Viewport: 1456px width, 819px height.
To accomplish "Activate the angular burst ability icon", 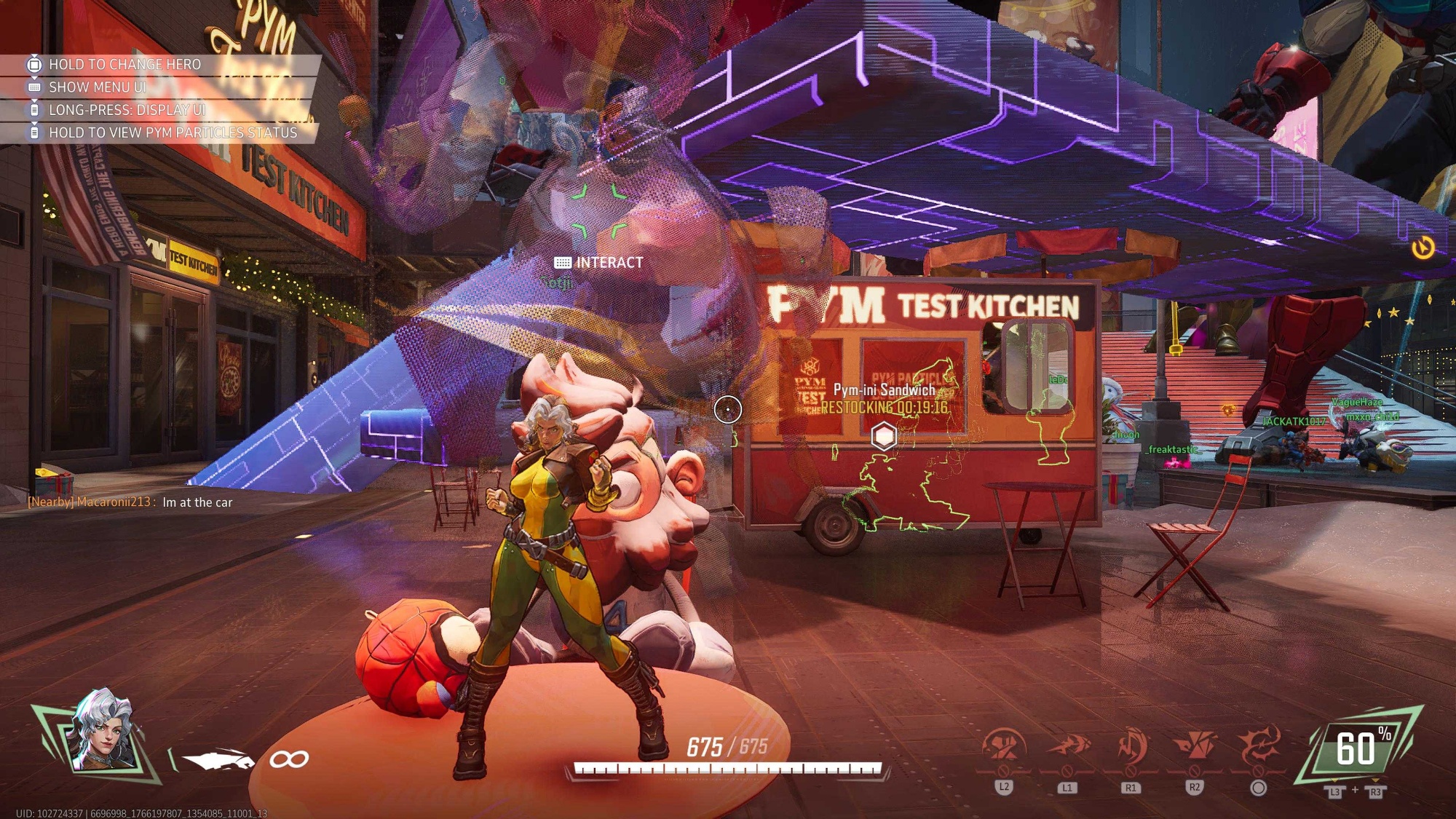I will pos(1194,747).
